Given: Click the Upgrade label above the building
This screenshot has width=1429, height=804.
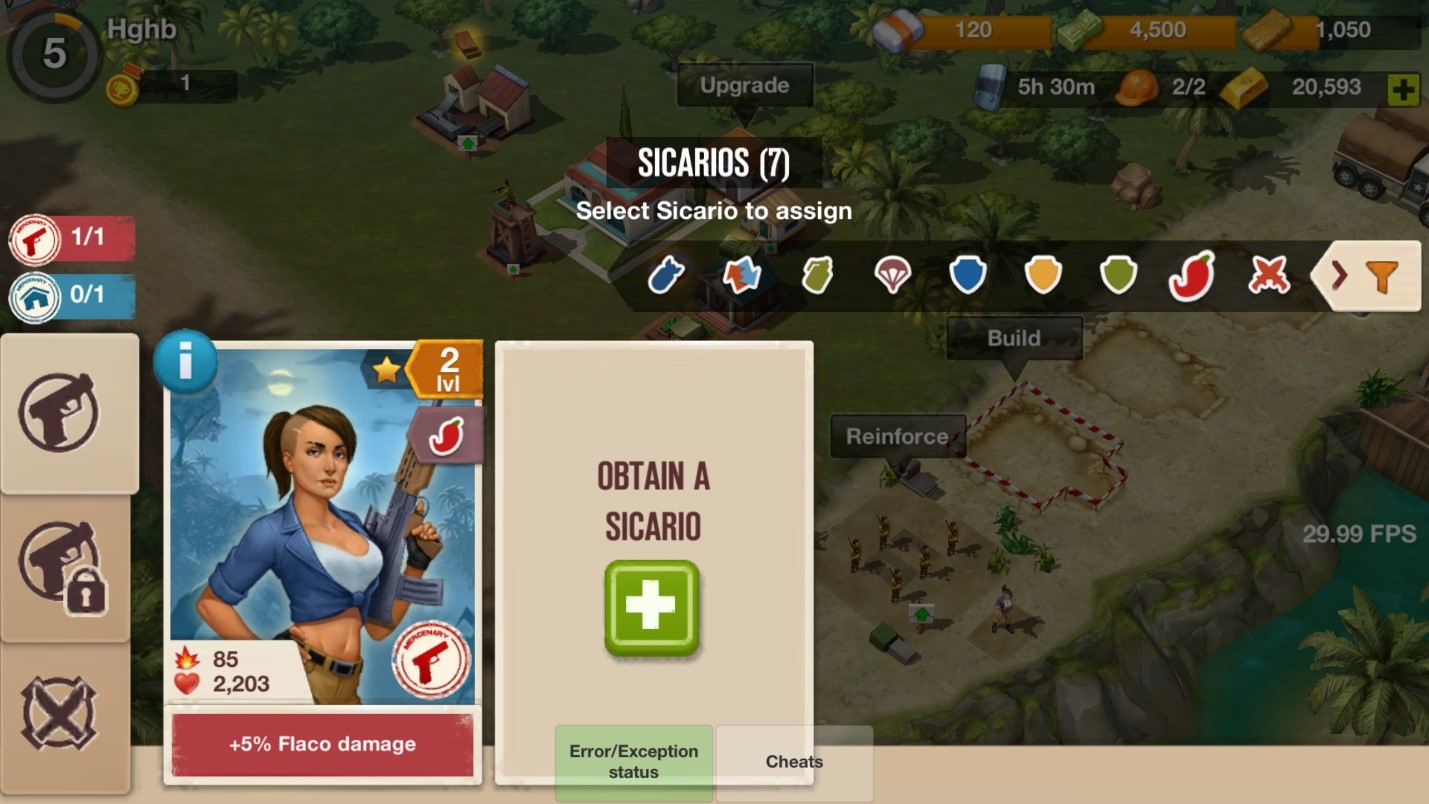Looking at the screenshot, I should click(744, 86).
